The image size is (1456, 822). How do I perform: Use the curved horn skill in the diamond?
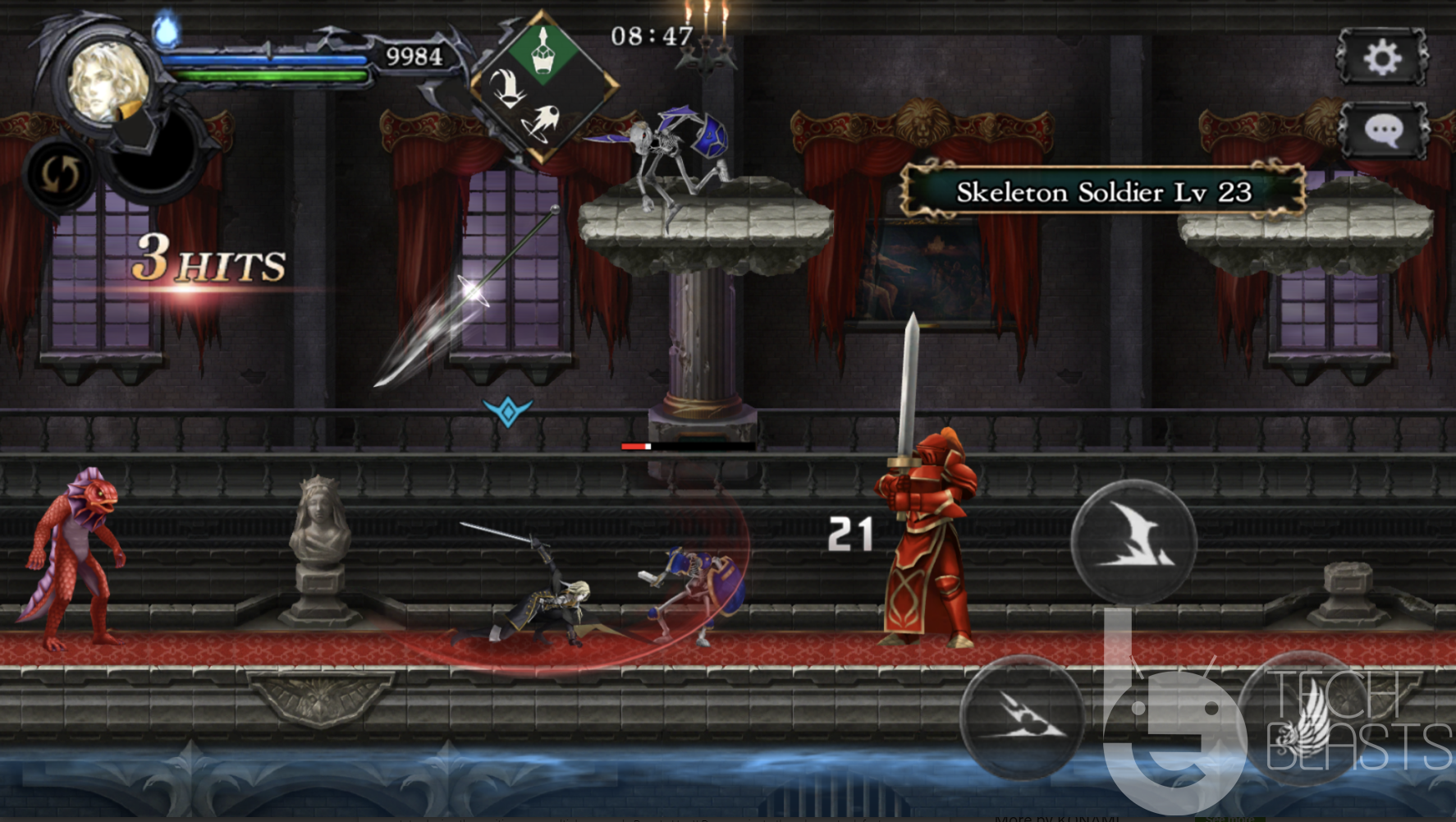(507, 86)
